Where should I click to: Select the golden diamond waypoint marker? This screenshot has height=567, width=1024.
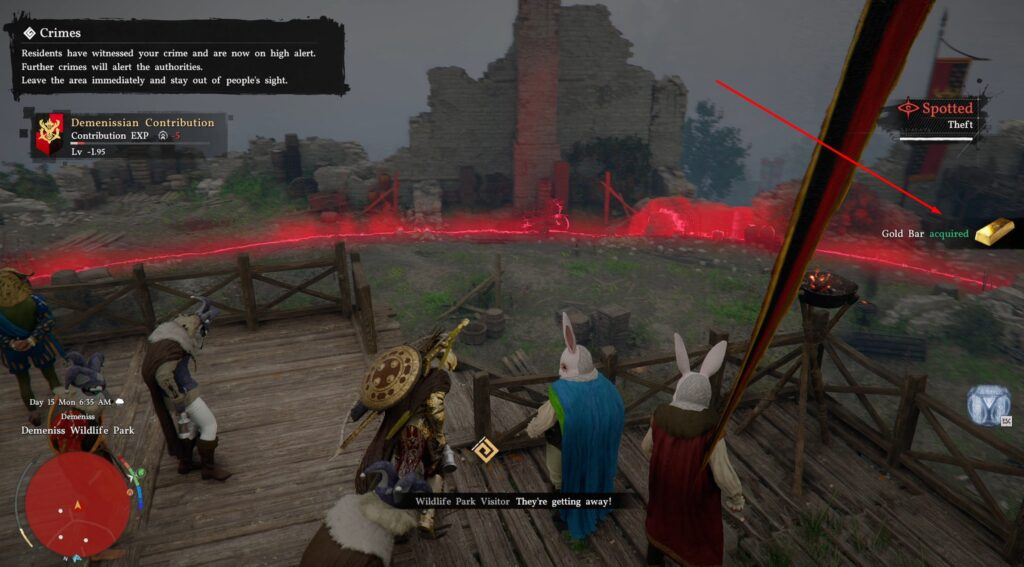pyautogui.click(x=485, y=449)
